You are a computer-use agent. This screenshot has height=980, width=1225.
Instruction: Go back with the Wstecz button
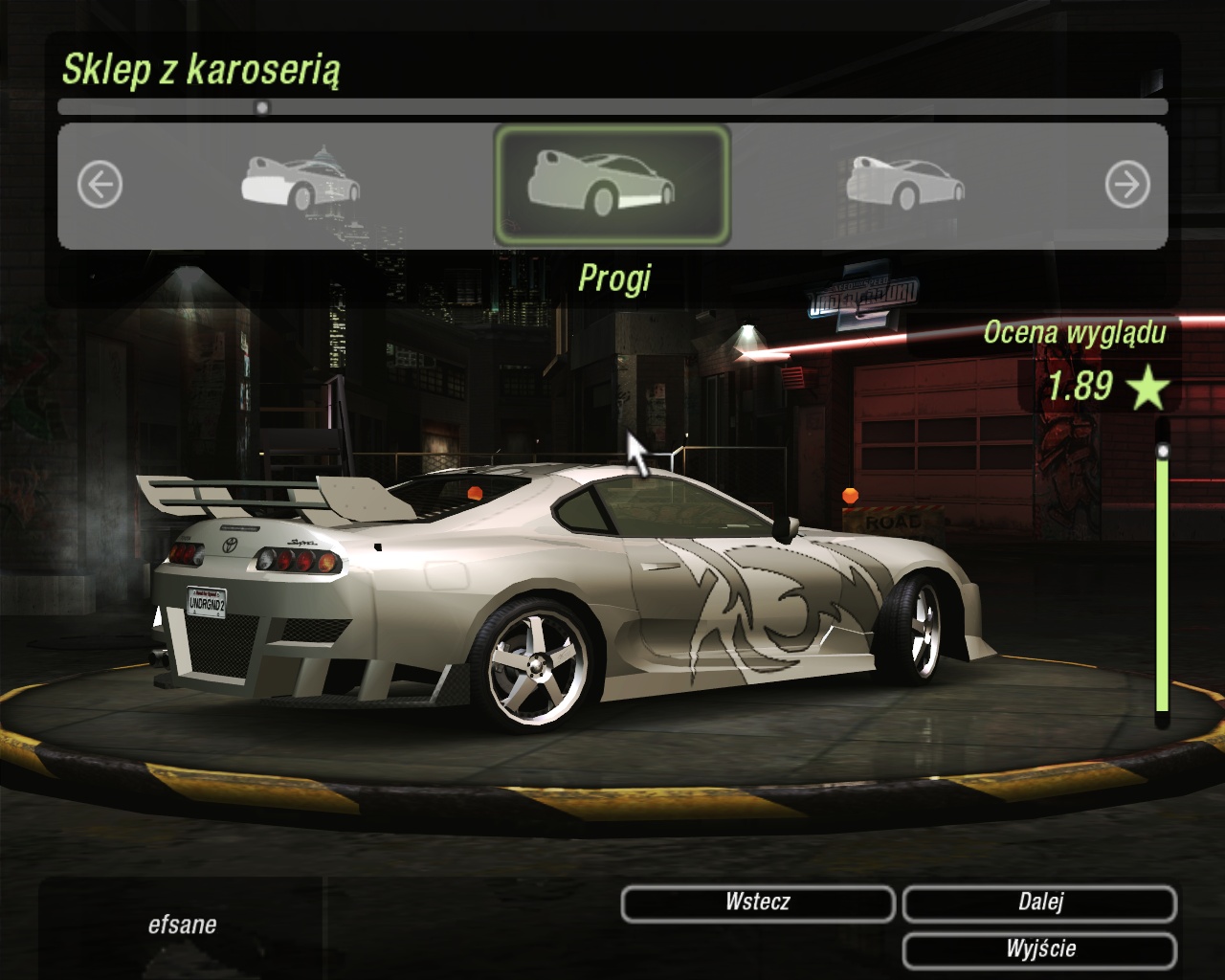(757, 902)
